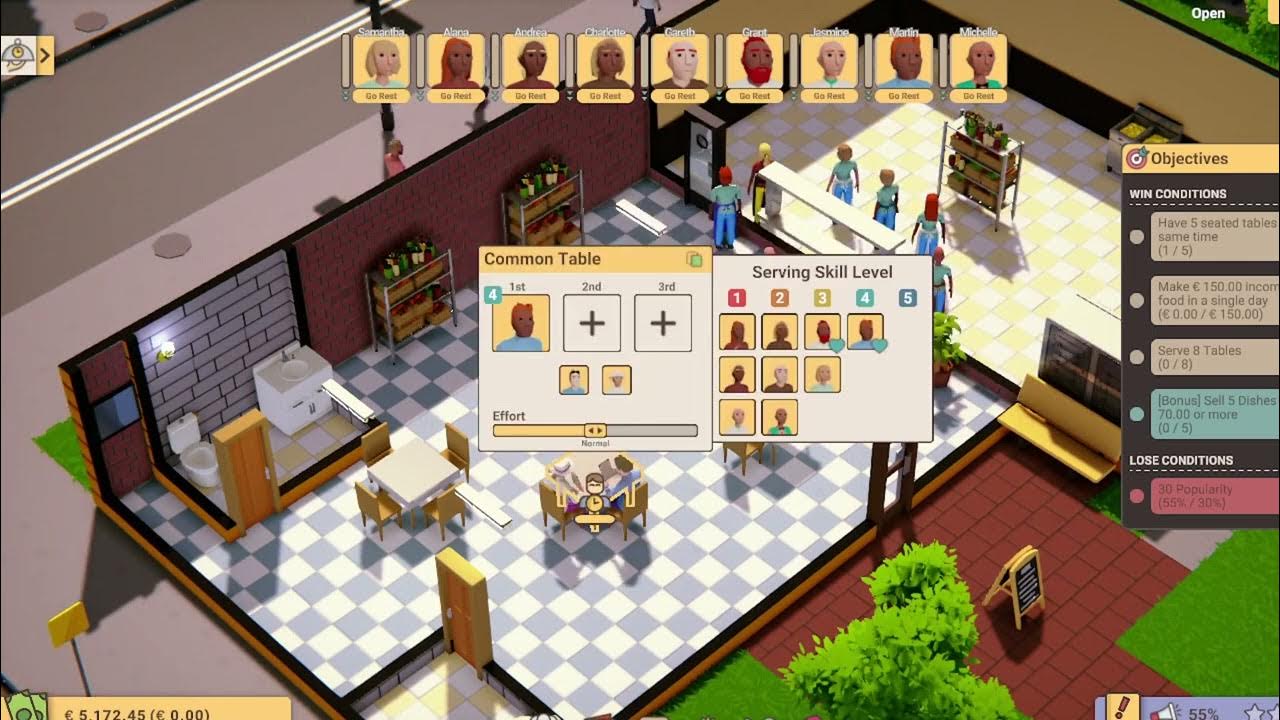Add a server to the 2nd slot
The height and width of the screenshot is (720, 1280).
(x=592, y=324)
